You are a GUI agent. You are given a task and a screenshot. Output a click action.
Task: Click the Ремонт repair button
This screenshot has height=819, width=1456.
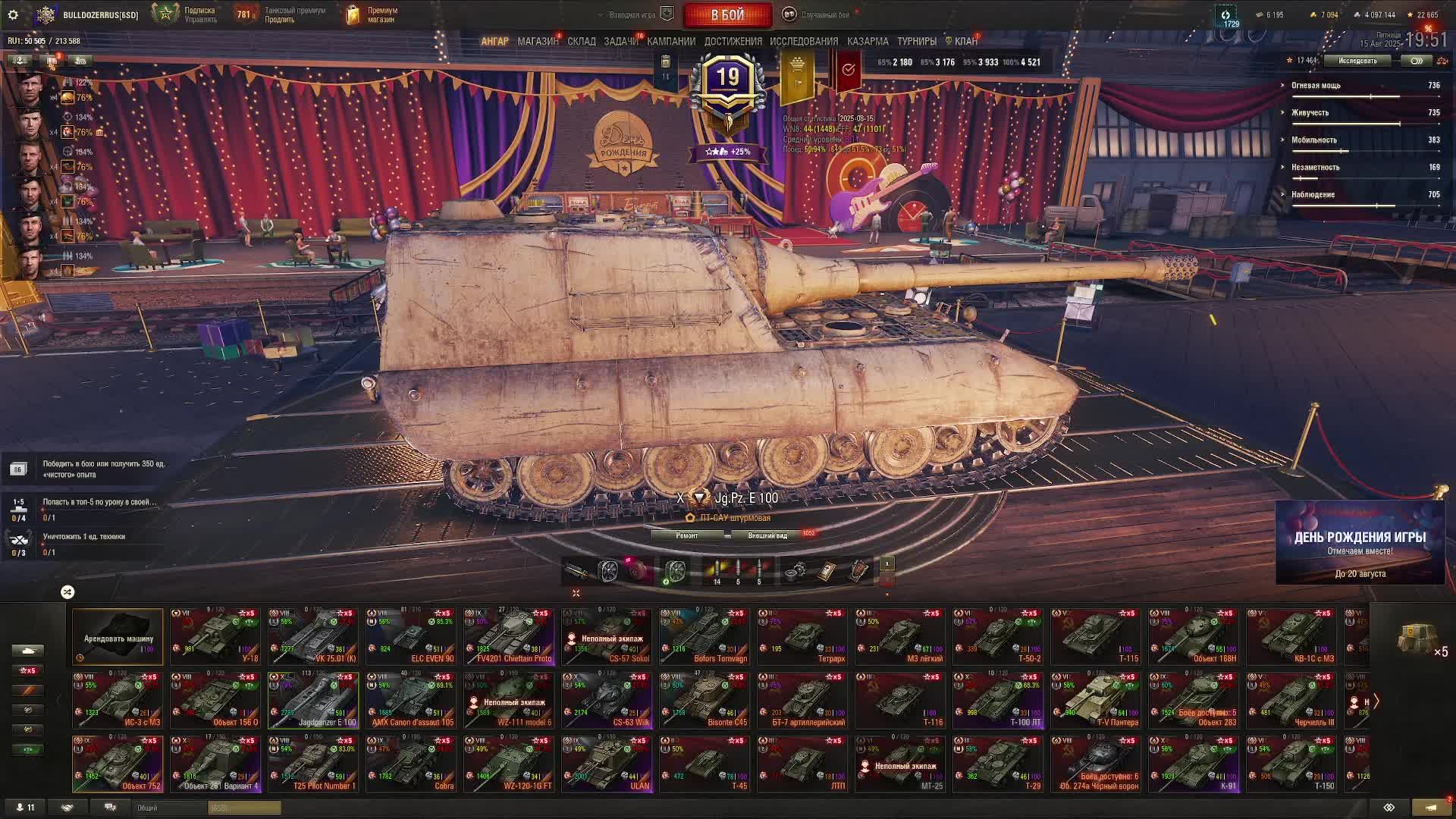pyautogui.click(x=687, y=535)
